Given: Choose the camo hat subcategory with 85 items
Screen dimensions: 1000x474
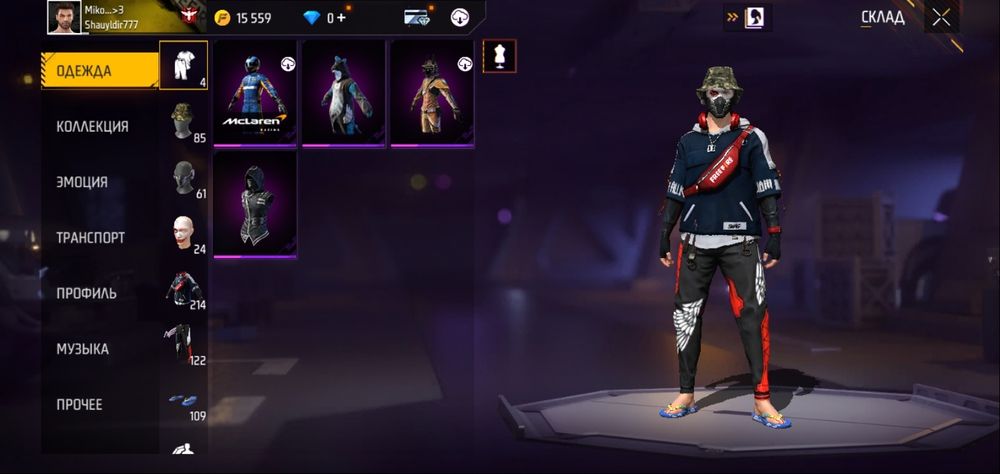Looking at the screenshot, I should tap(183, 121).
